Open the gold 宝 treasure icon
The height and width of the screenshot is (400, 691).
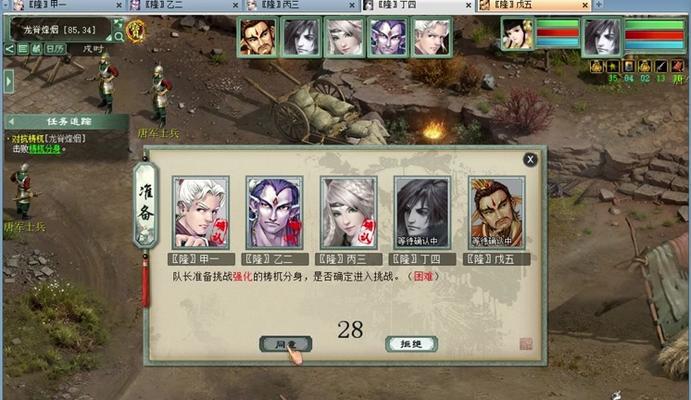pyautogui.click(x=135, y=29)
